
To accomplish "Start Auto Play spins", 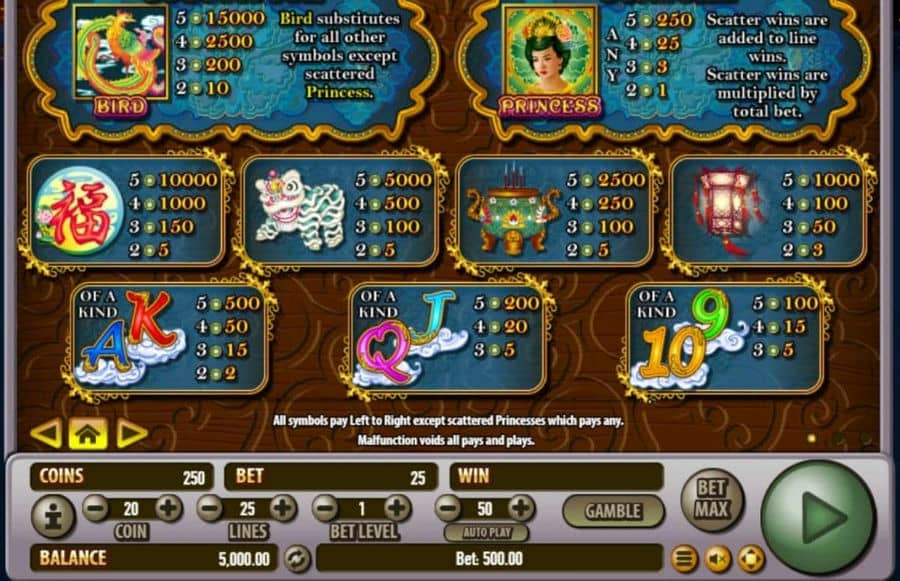I will pos(485,532).
